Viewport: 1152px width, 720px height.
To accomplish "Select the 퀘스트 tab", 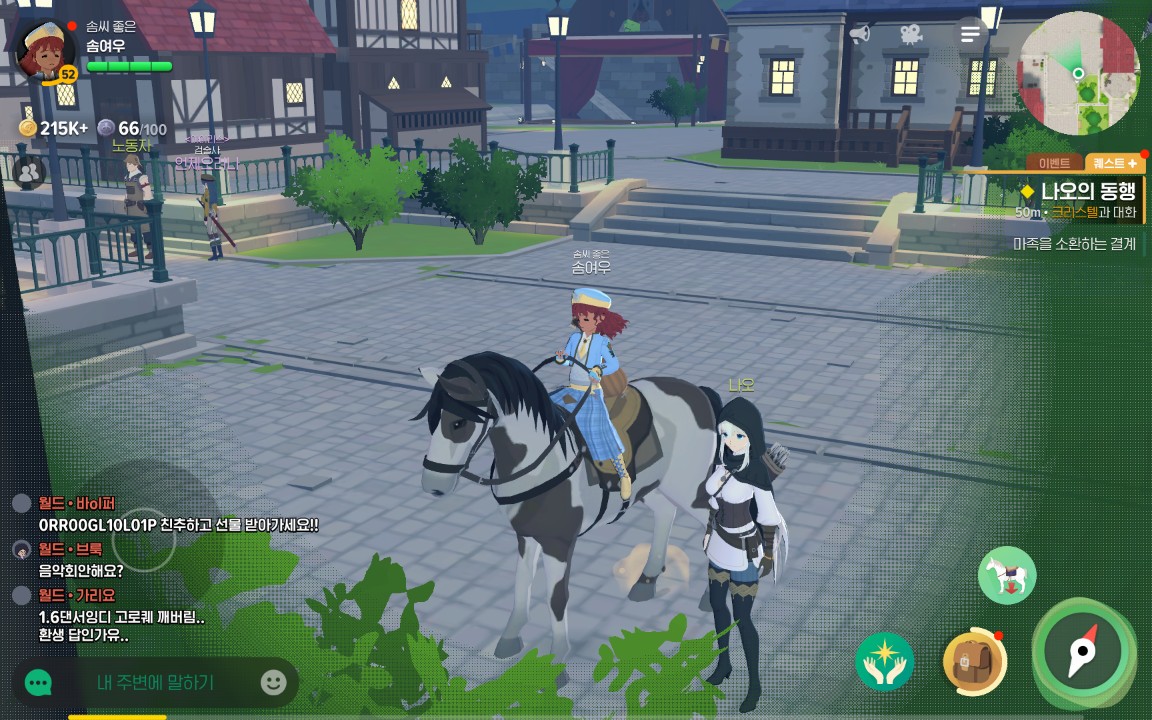I will pos(1114,163).
